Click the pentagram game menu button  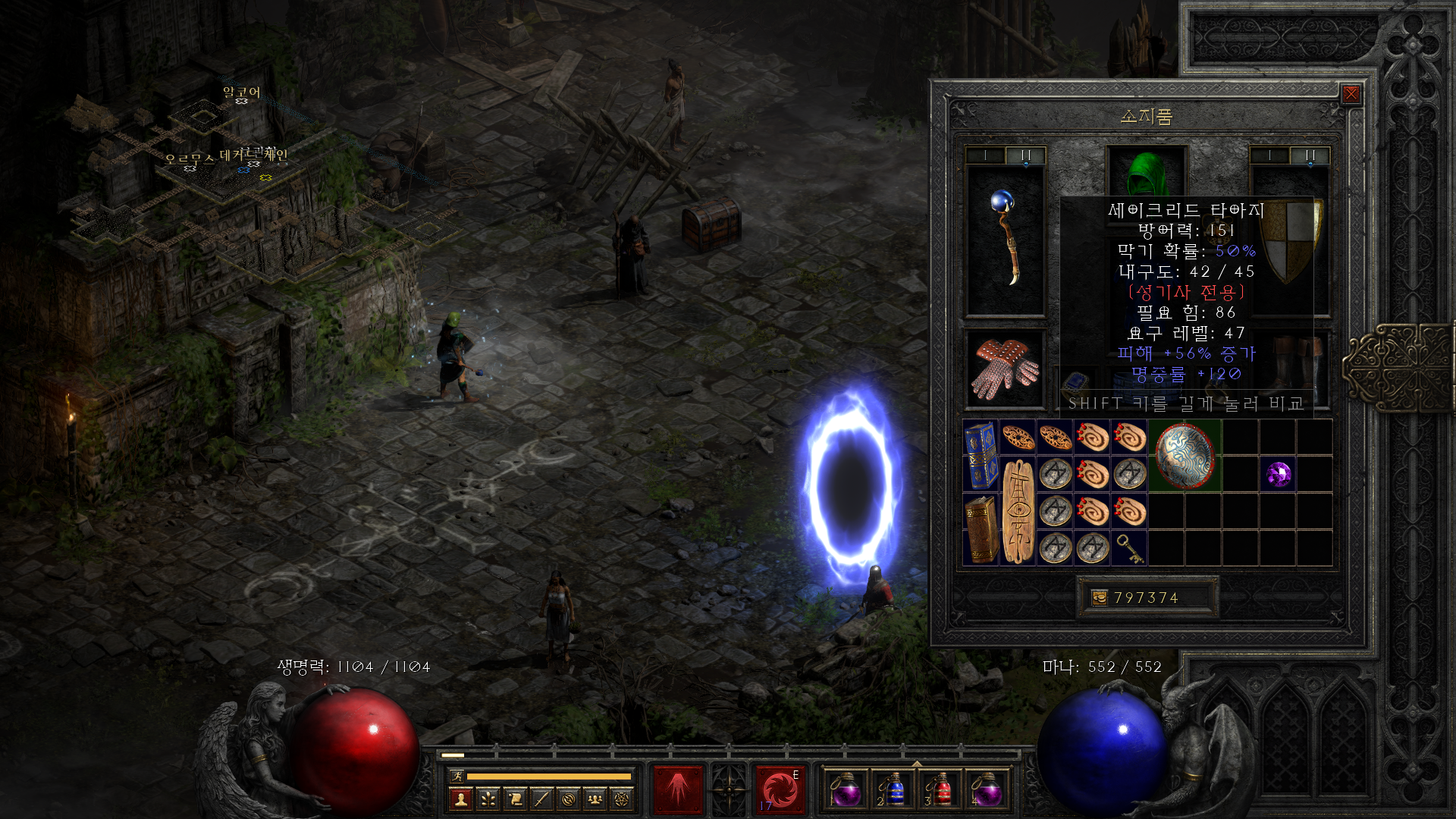pos(623,799)
